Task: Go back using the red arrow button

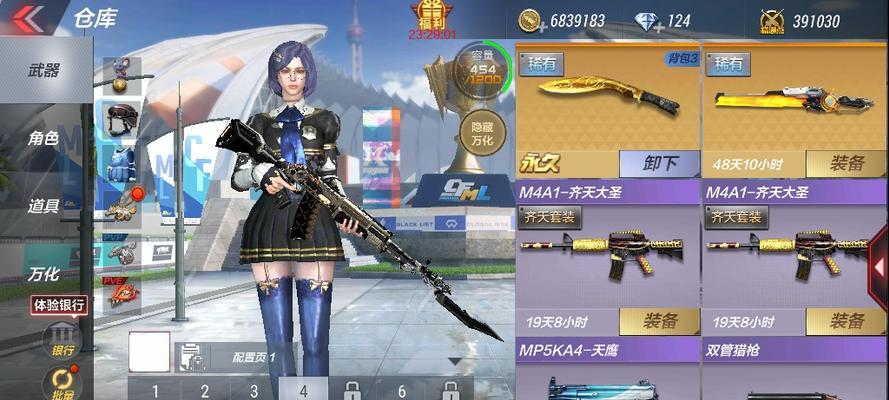Action: (x=27, y=18)
